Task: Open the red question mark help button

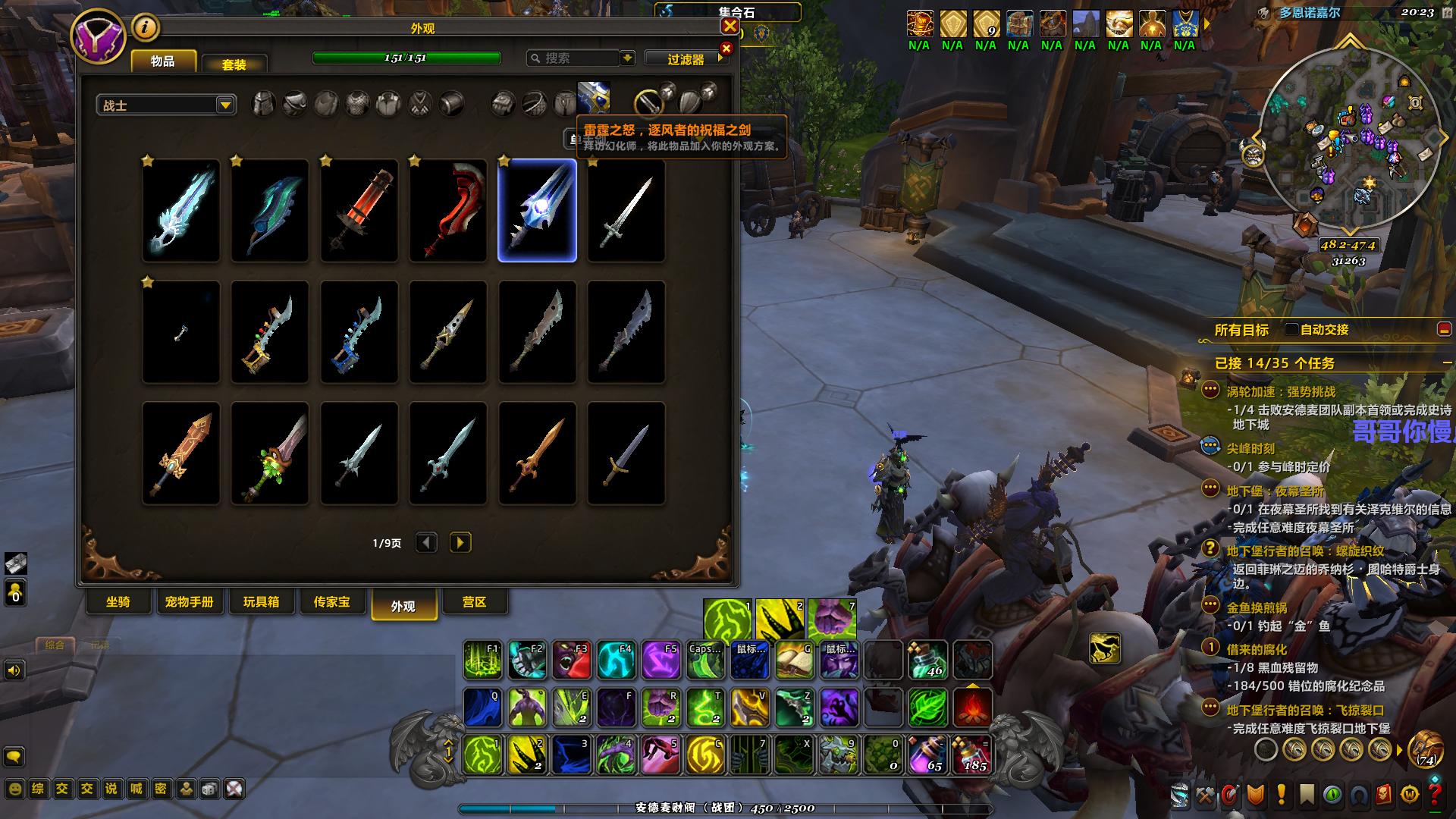Action: (1434, 794)
